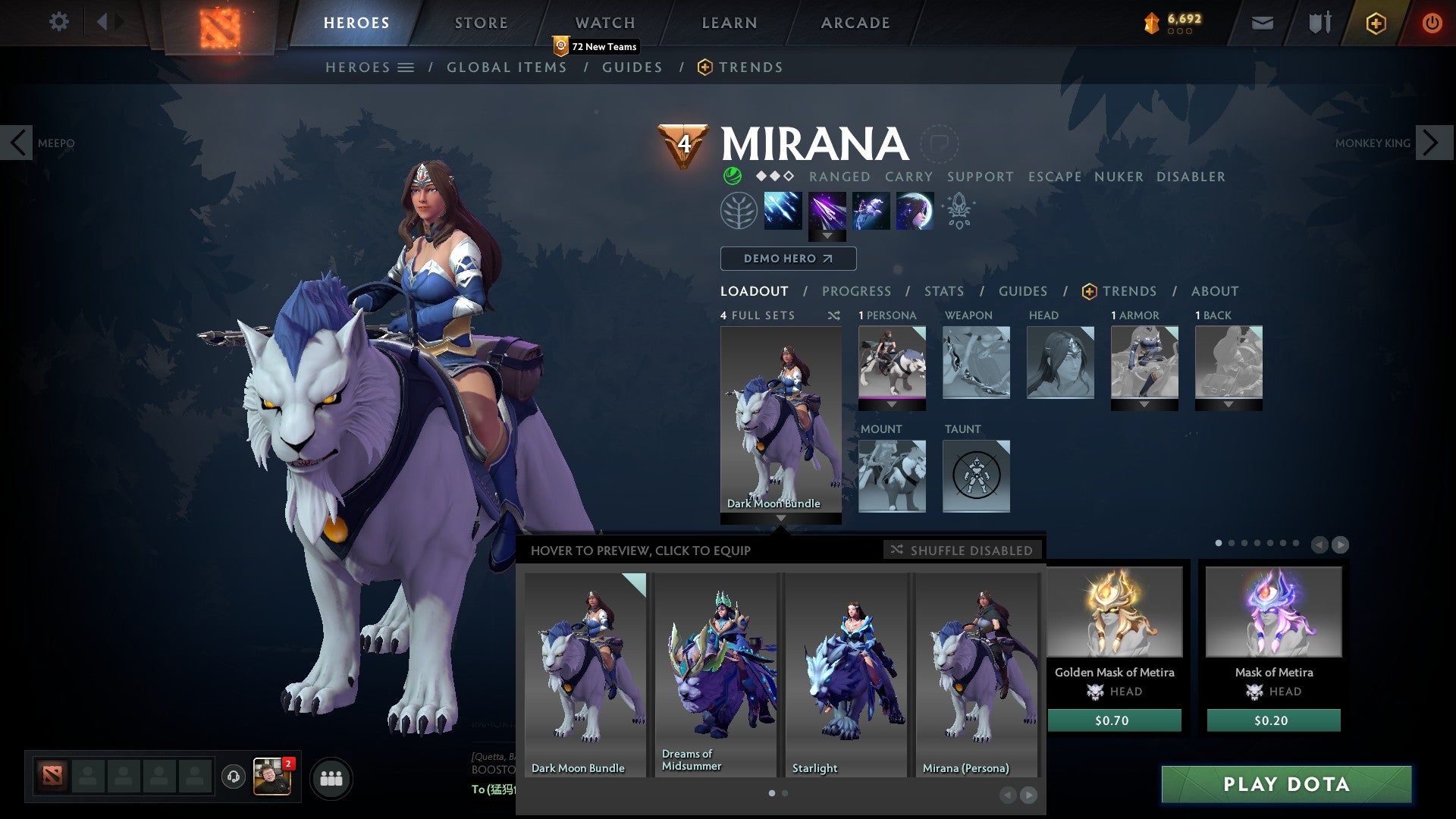Select the Starlight set
Viewport: 1456px width, 819px height.
(x=847, y=675)
